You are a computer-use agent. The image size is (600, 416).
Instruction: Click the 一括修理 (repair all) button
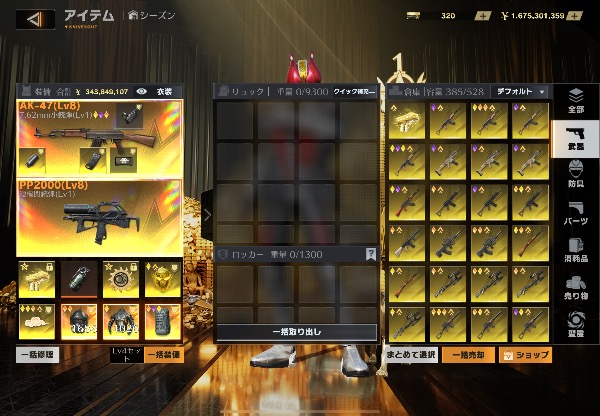(x=38, y=354)
